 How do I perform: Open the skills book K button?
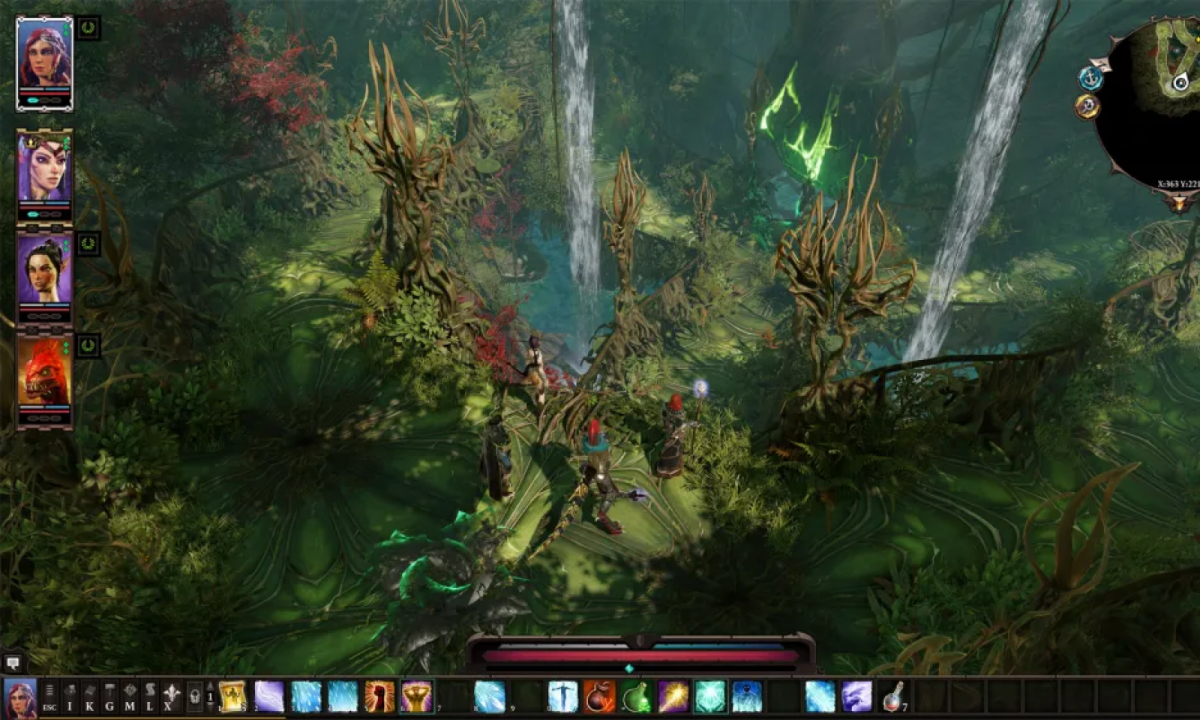tap(90, 696)
